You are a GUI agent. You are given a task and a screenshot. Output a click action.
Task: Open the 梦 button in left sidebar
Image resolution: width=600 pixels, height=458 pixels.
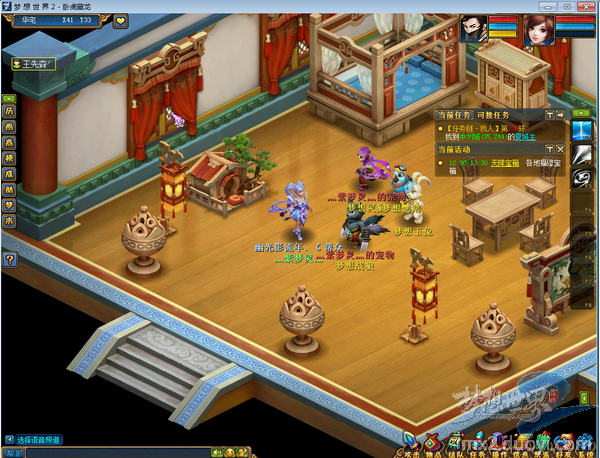pyautogui.click(x=9, y=205)
